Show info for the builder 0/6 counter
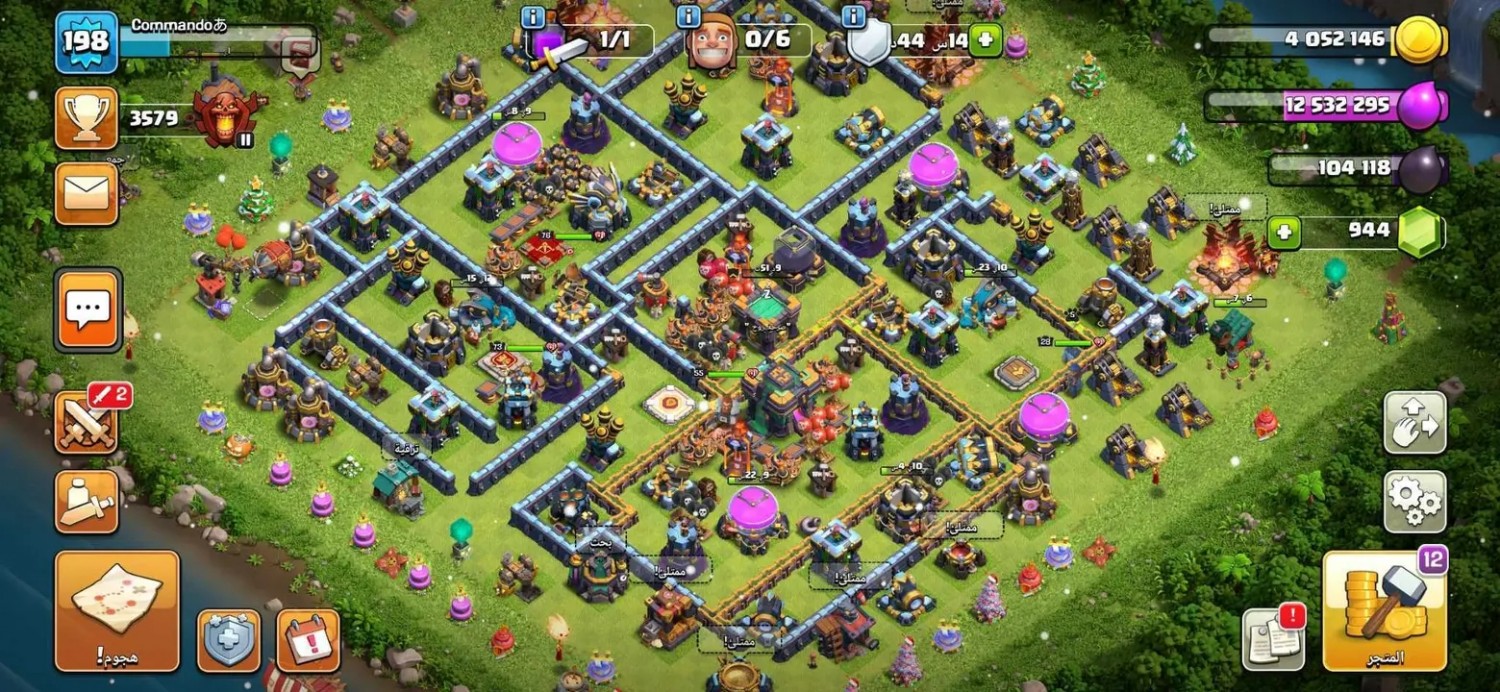The width and height of the screenshot is (1500, 692). click(688, 17)
